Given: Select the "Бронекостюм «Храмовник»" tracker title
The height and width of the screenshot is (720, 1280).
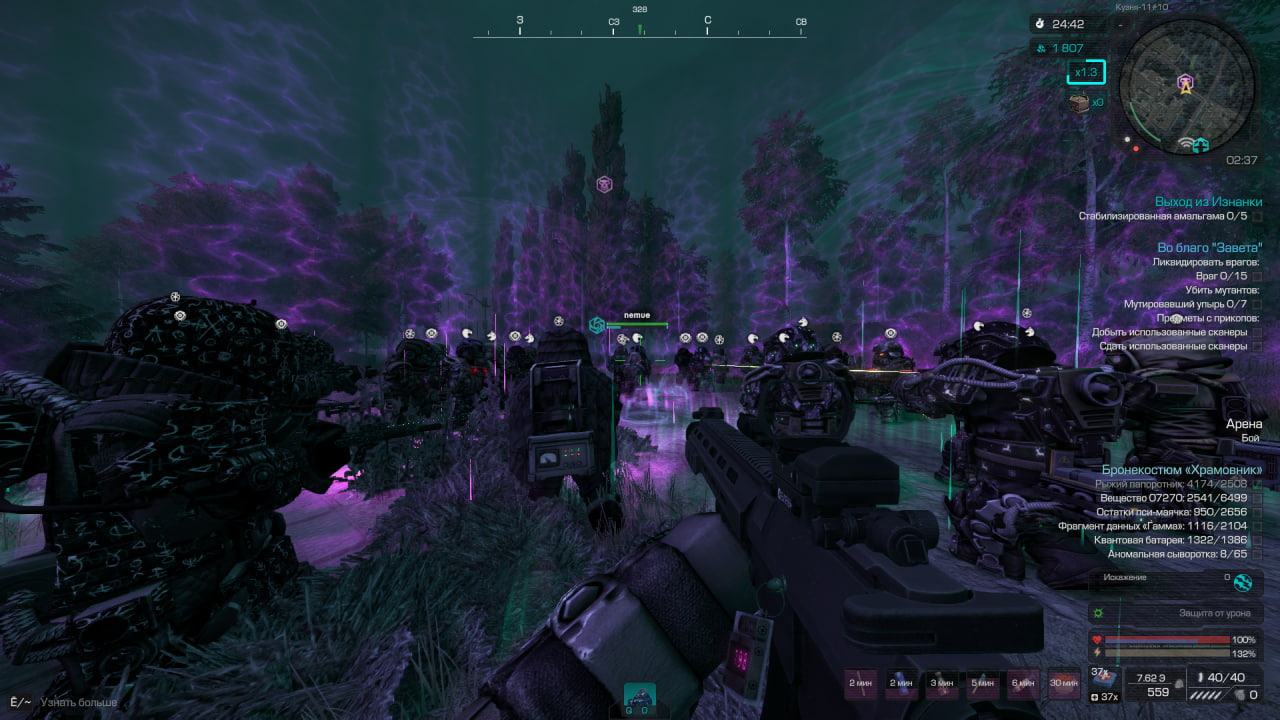Looking at the screenshot, I should pyautogui.click(x=1182, y=469).
